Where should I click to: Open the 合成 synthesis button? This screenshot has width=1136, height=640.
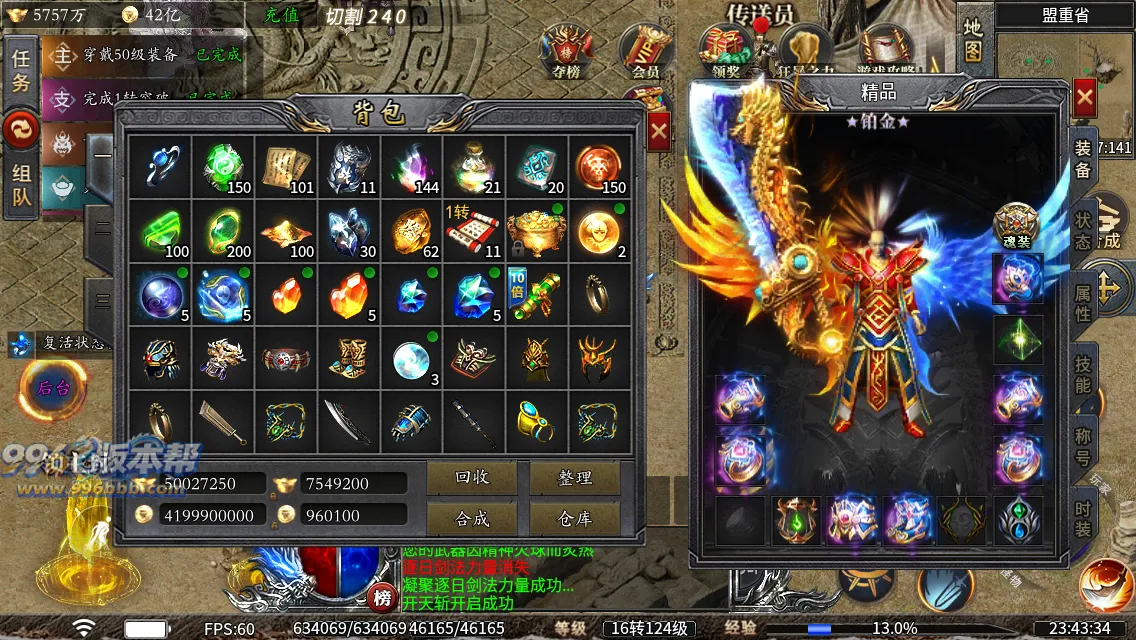471,517
